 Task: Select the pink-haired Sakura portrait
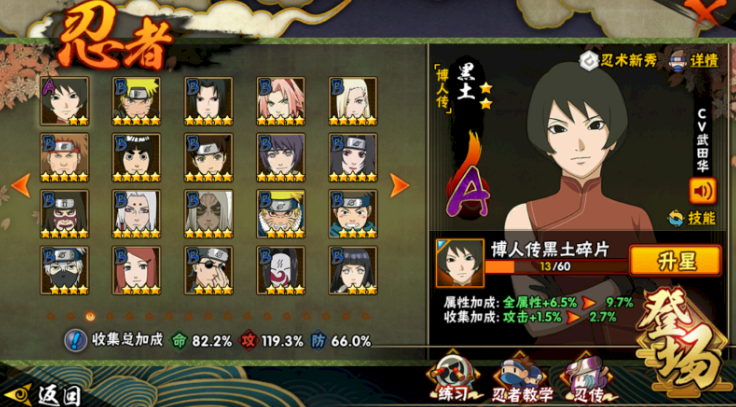click(280, 100)
